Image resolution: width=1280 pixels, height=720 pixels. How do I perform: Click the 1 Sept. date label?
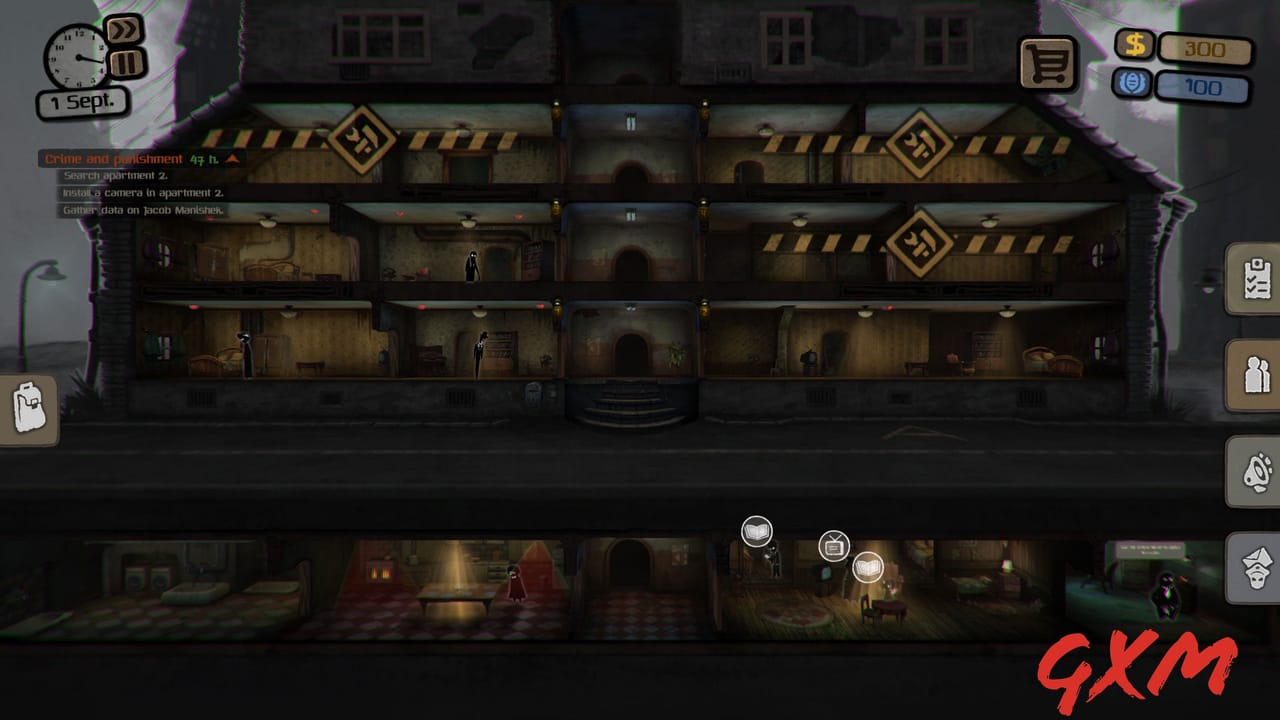pyautogui.click(x=82, y=101)
